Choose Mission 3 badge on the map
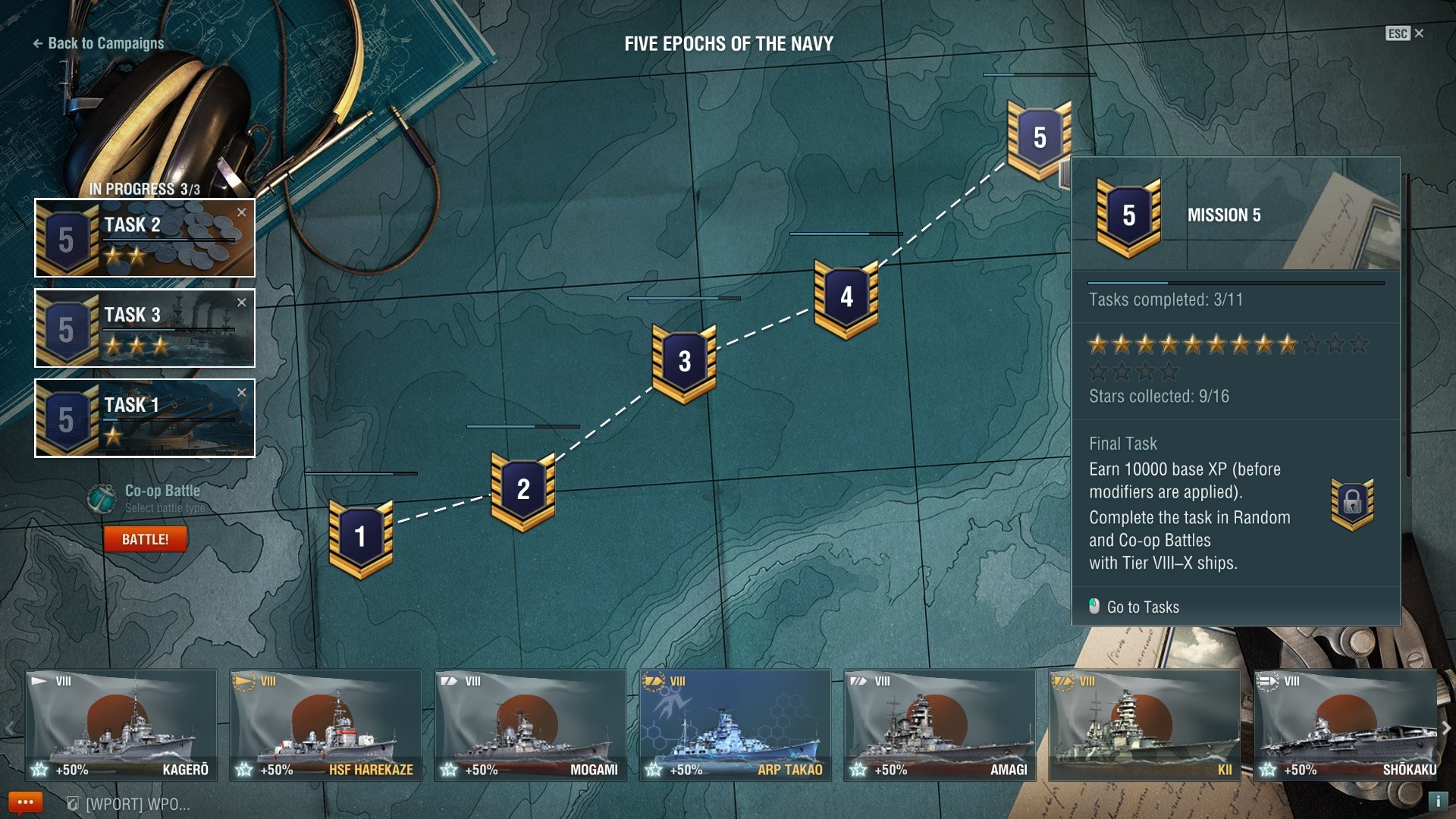1456x819 pixels. click(x=684, y=362)
